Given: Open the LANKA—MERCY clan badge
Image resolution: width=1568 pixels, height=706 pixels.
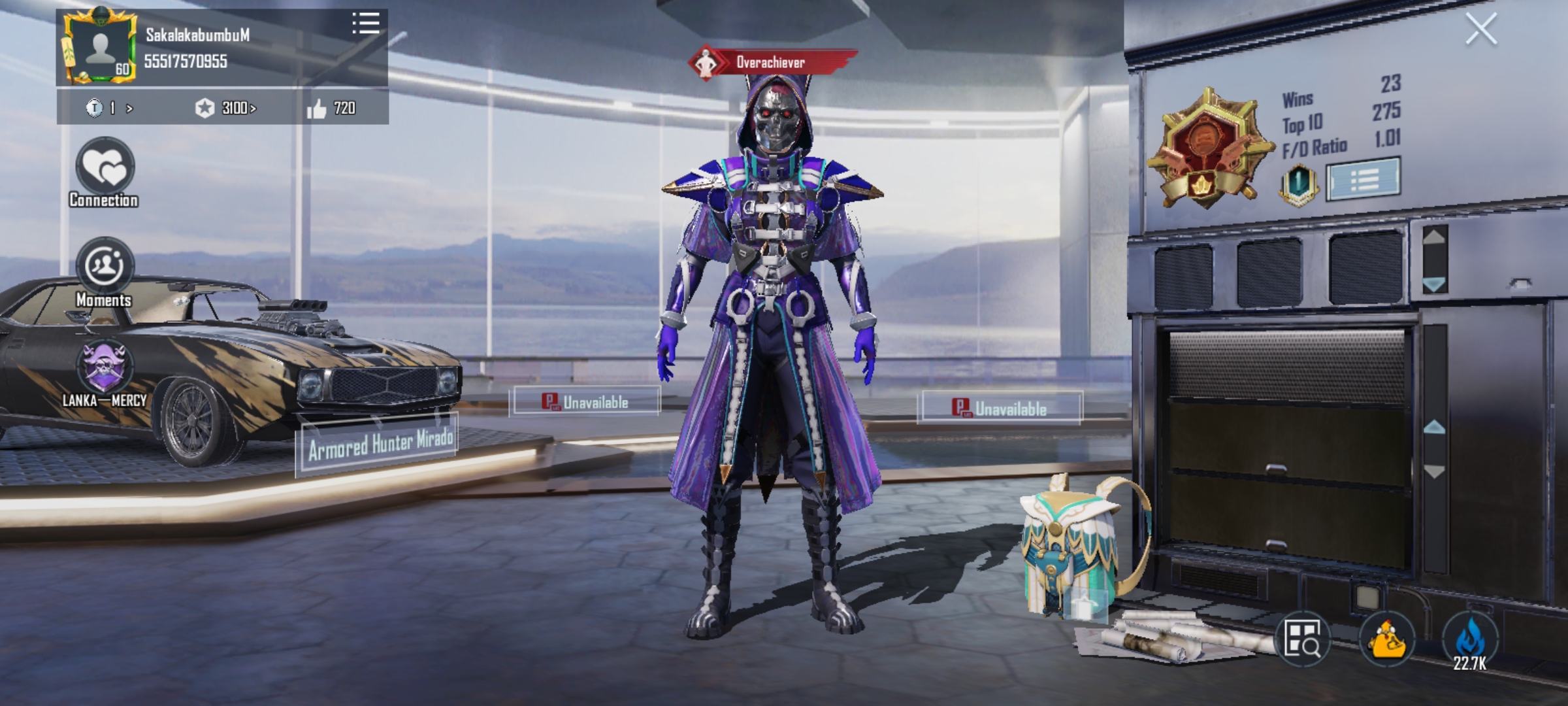Looking at the screenshot, I should click(x=105, y=367).
